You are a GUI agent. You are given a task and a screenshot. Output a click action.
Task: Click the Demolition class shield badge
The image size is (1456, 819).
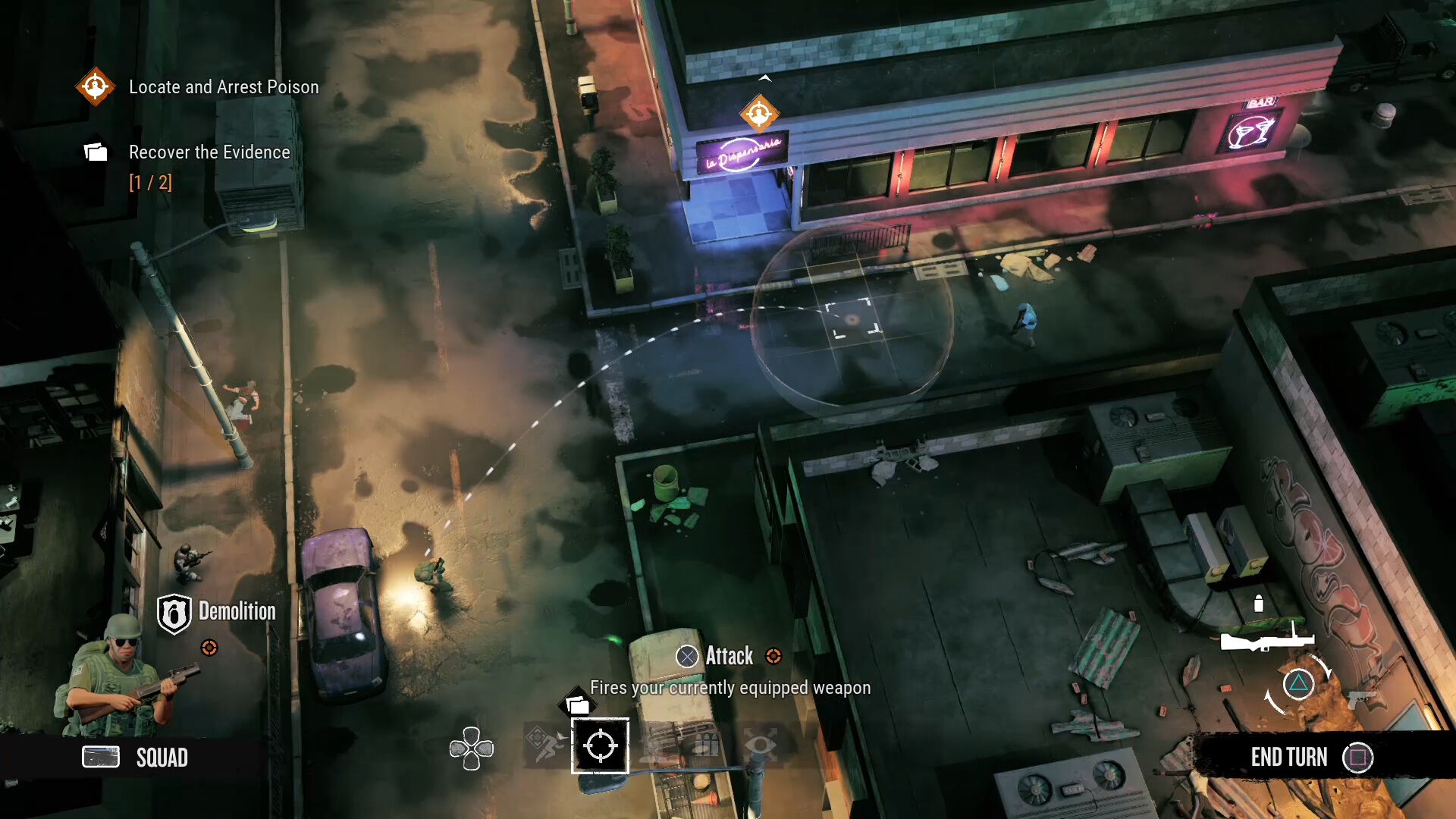pyautogui.click(x=174, y=613)
